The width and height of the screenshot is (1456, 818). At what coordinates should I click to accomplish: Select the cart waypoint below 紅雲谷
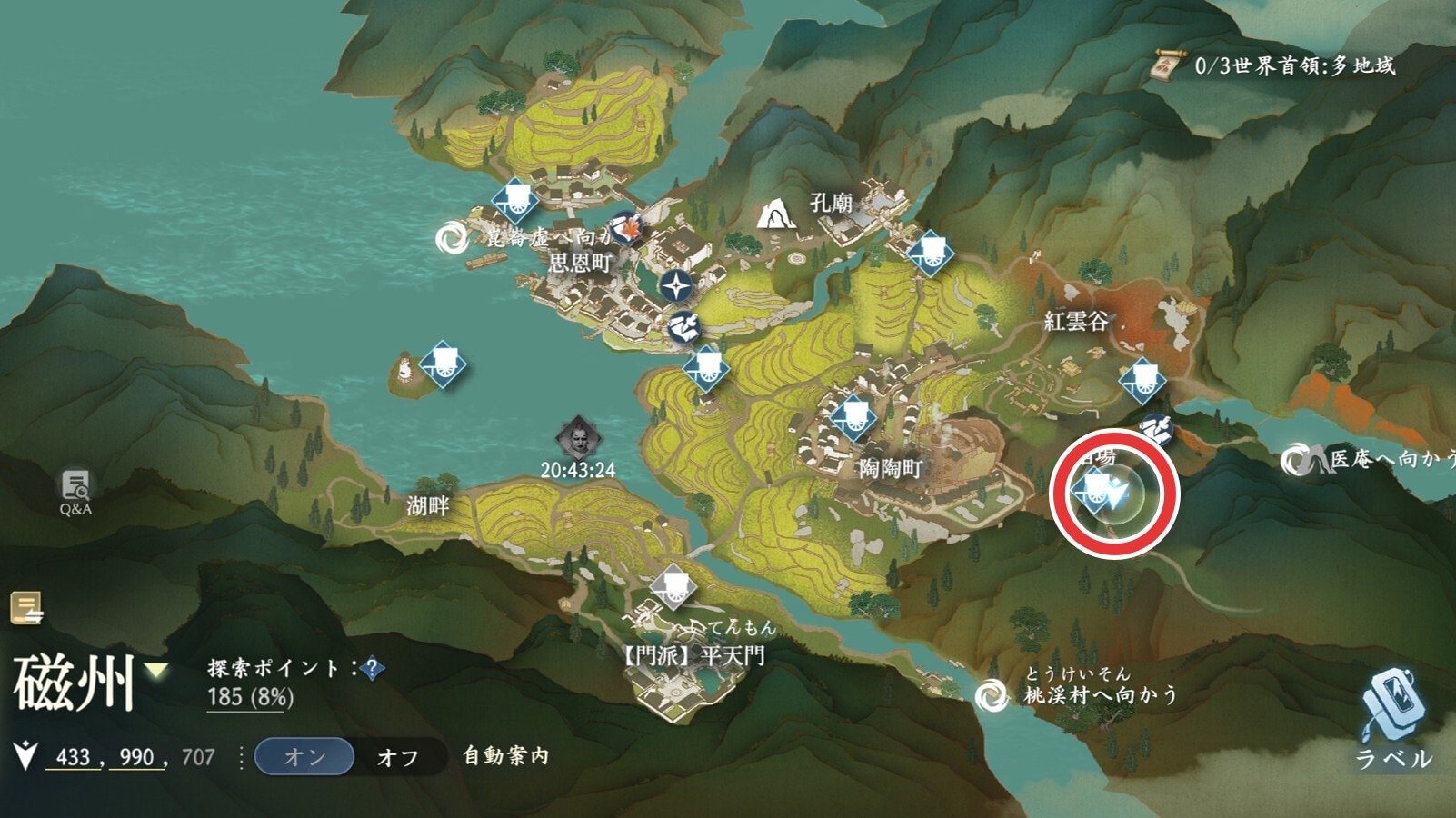coord(1142,380)
